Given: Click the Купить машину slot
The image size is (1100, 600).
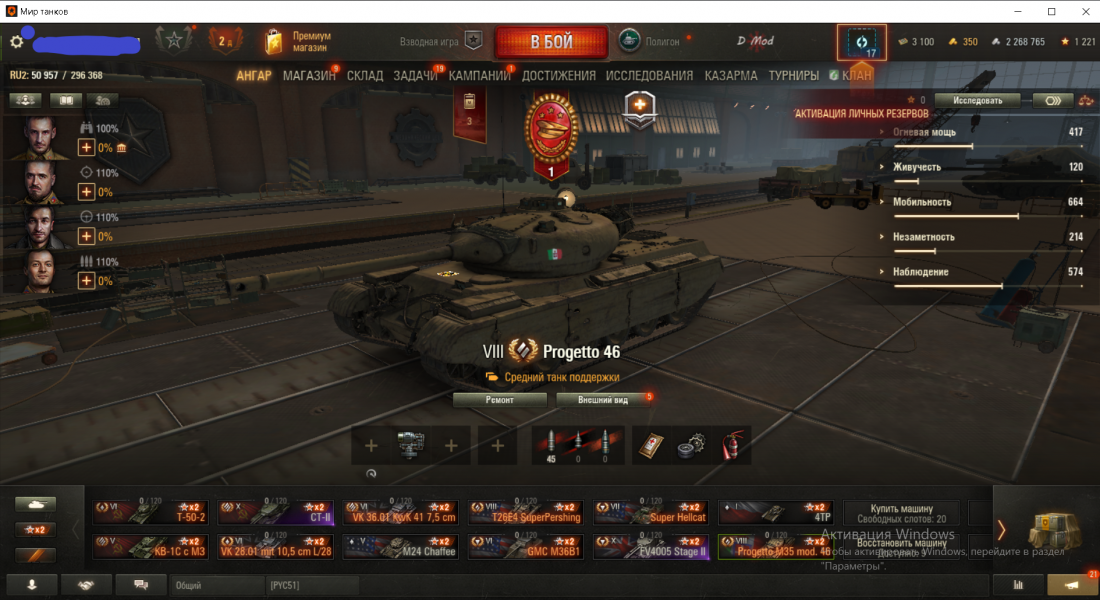Looking at the screenshot, I should pos(902,513).
